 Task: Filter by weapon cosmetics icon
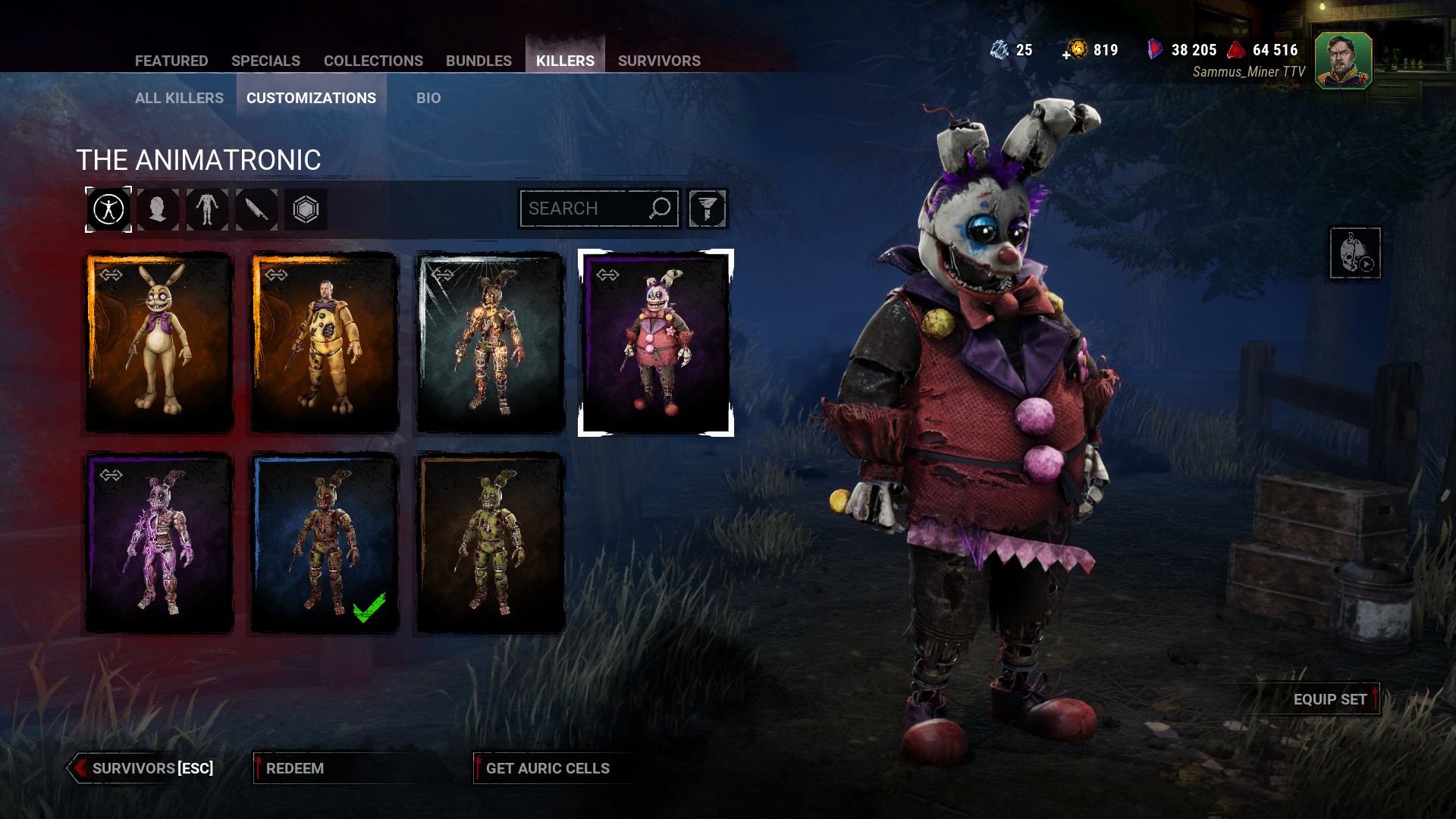(256, 209)
